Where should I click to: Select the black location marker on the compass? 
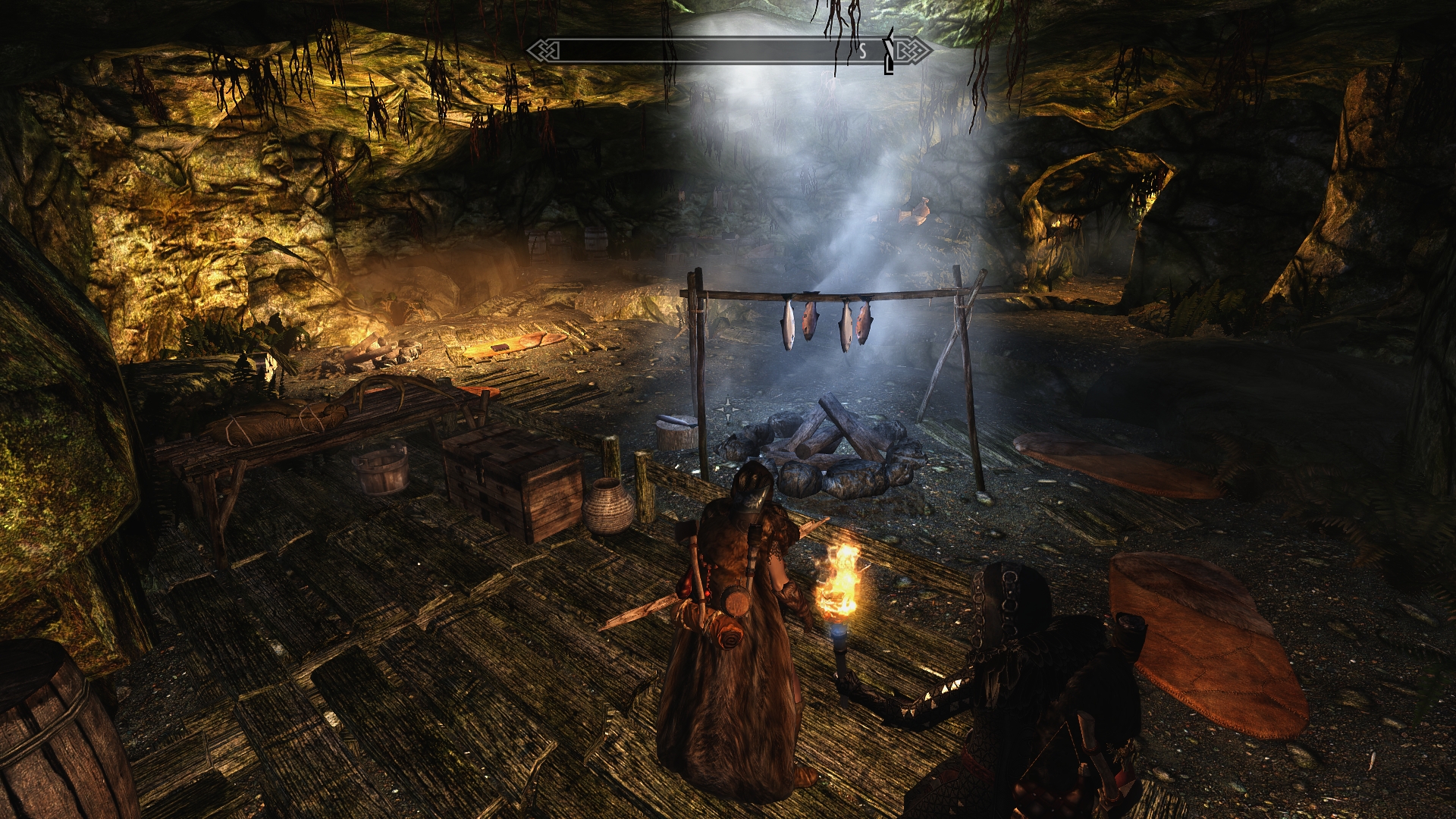point(889,55)
